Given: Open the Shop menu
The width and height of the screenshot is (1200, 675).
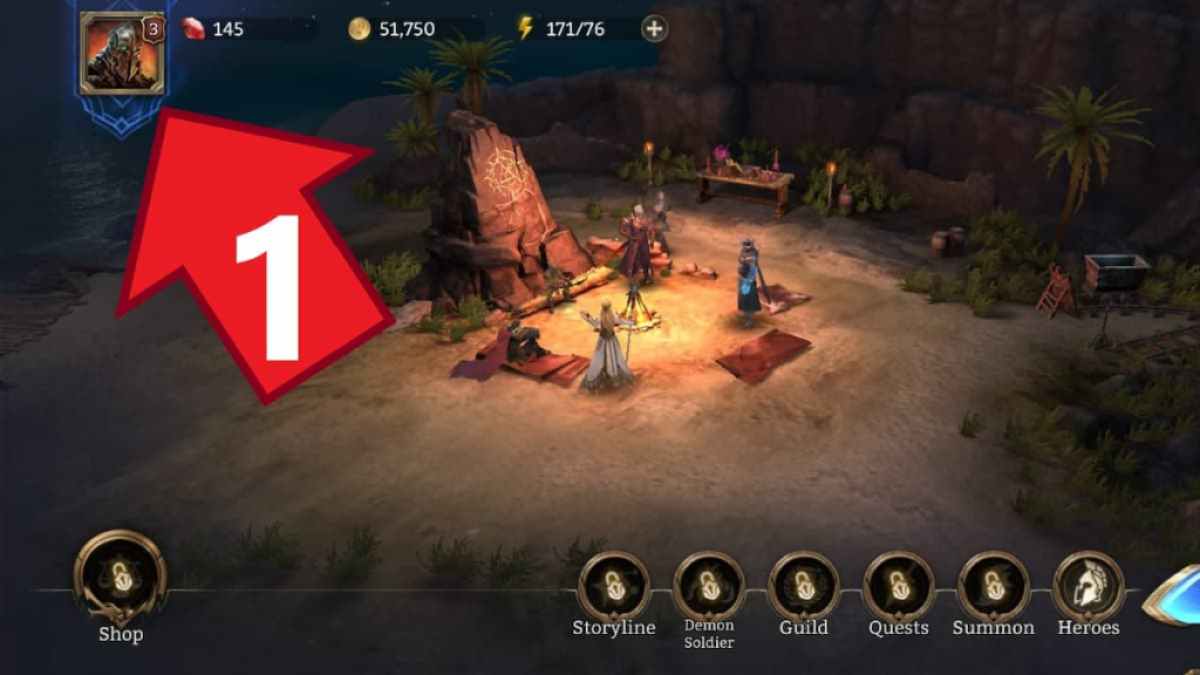Looking at the screenshot, I should [x=120, y=578].
